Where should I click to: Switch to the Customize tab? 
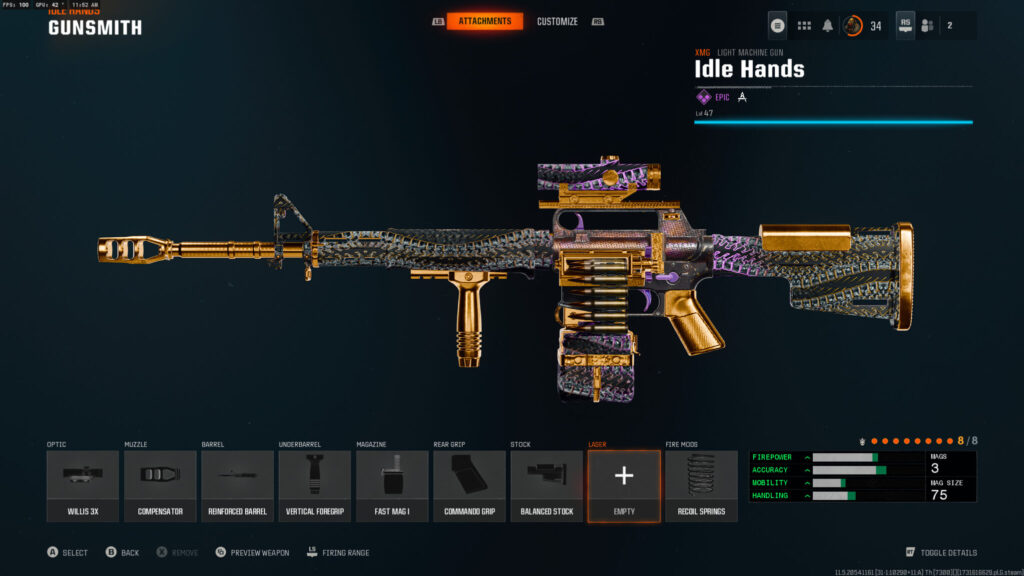557,21
